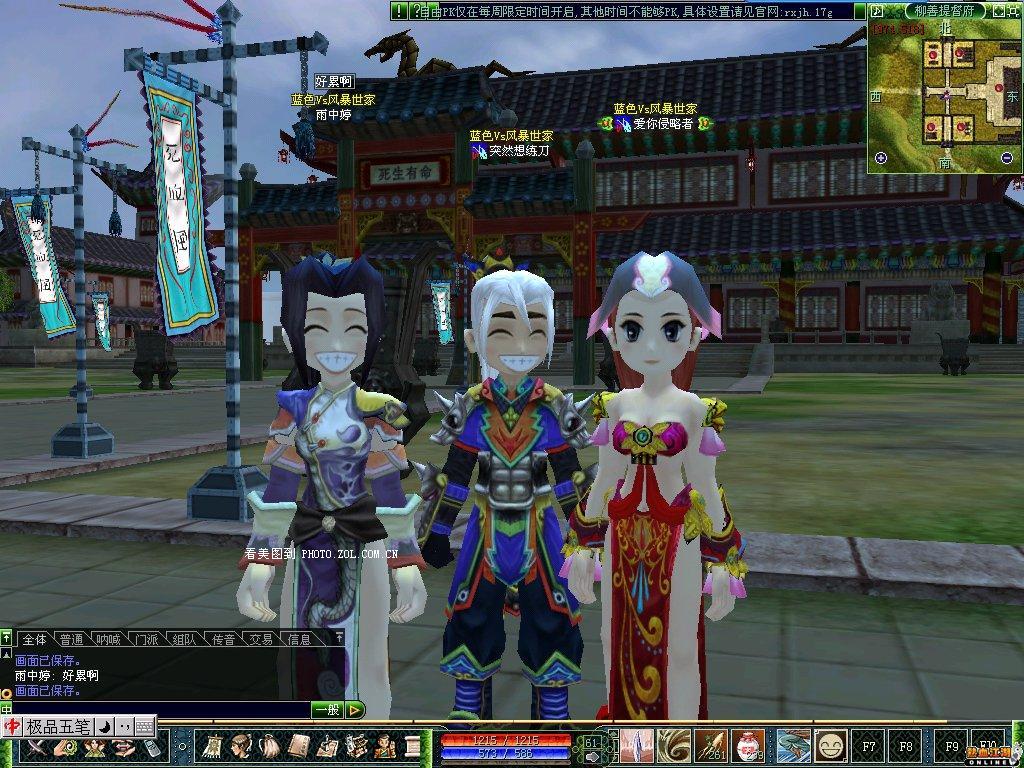Viewport: 1024px width, 768px height.
Task: Select the smiley face emote slot
Action: 830,745
